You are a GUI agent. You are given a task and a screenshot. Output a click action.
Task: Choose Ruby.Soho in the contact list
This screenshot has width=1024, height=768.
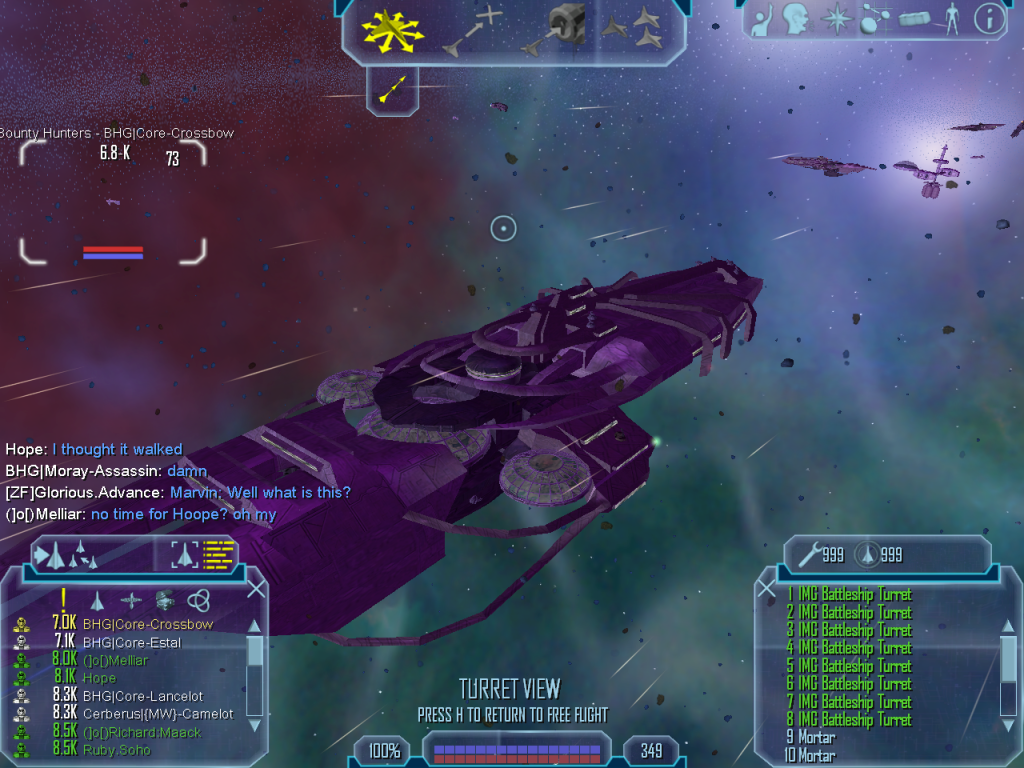pos(118,749)
